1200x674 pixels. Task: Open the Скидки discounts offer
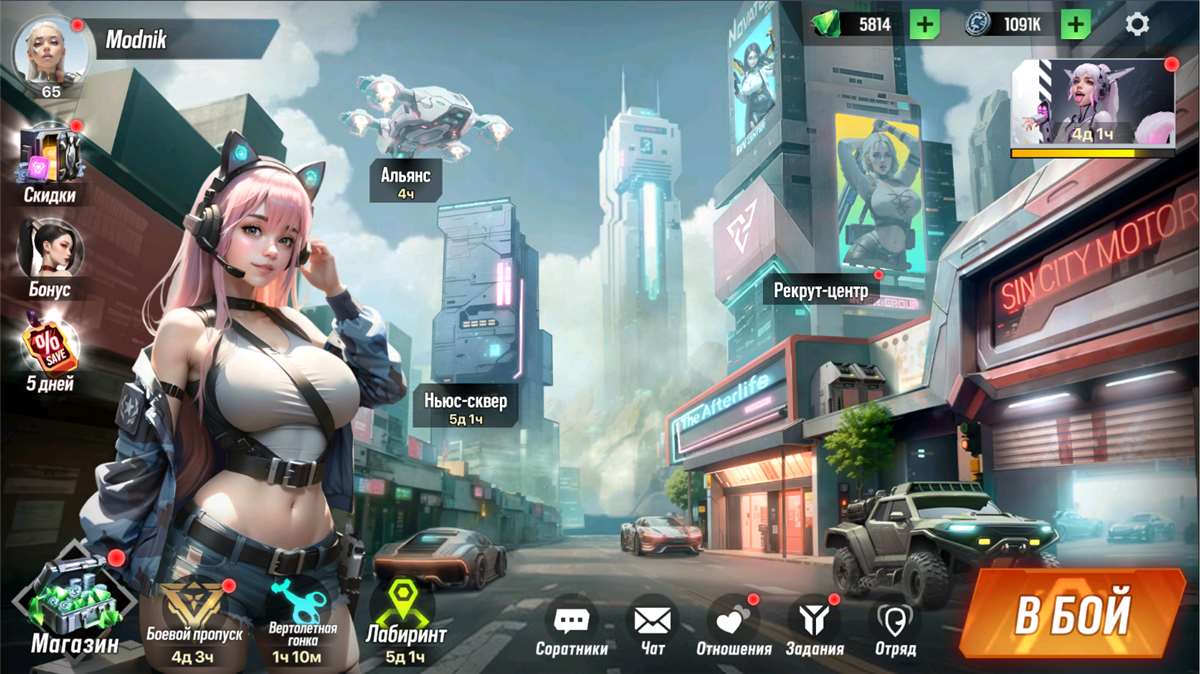click(x=50, y=160)
